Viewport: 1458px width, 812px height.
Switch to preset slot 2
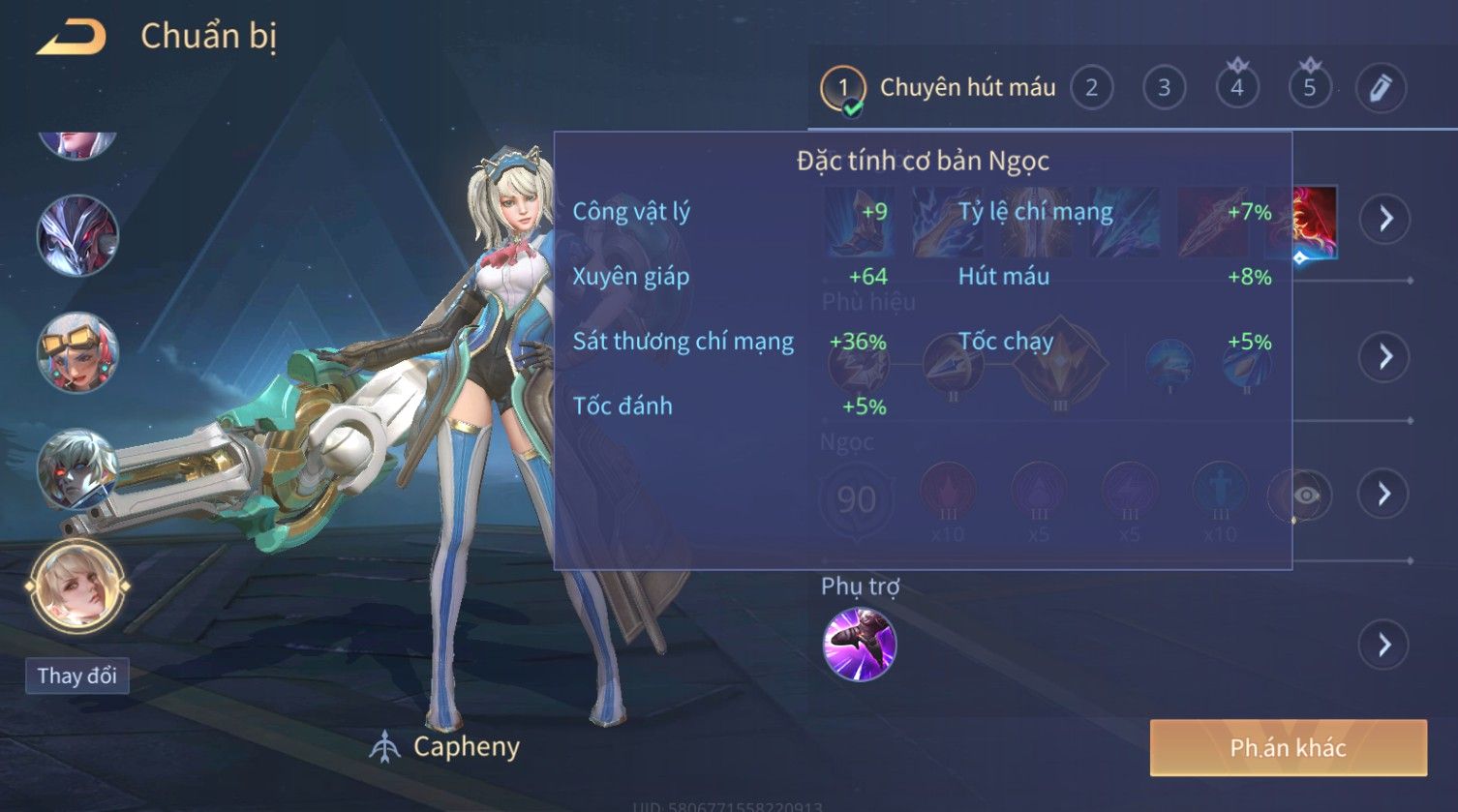pos(1091,88)
